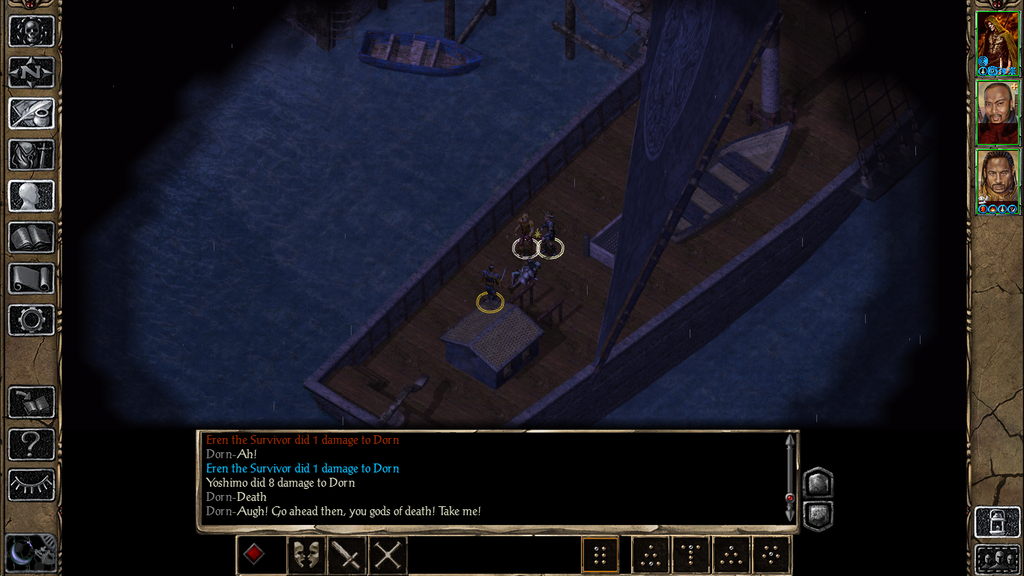The image size is (1024, 576).
Task: Click the skull button atop the sidebar
Action: (31, 31)
